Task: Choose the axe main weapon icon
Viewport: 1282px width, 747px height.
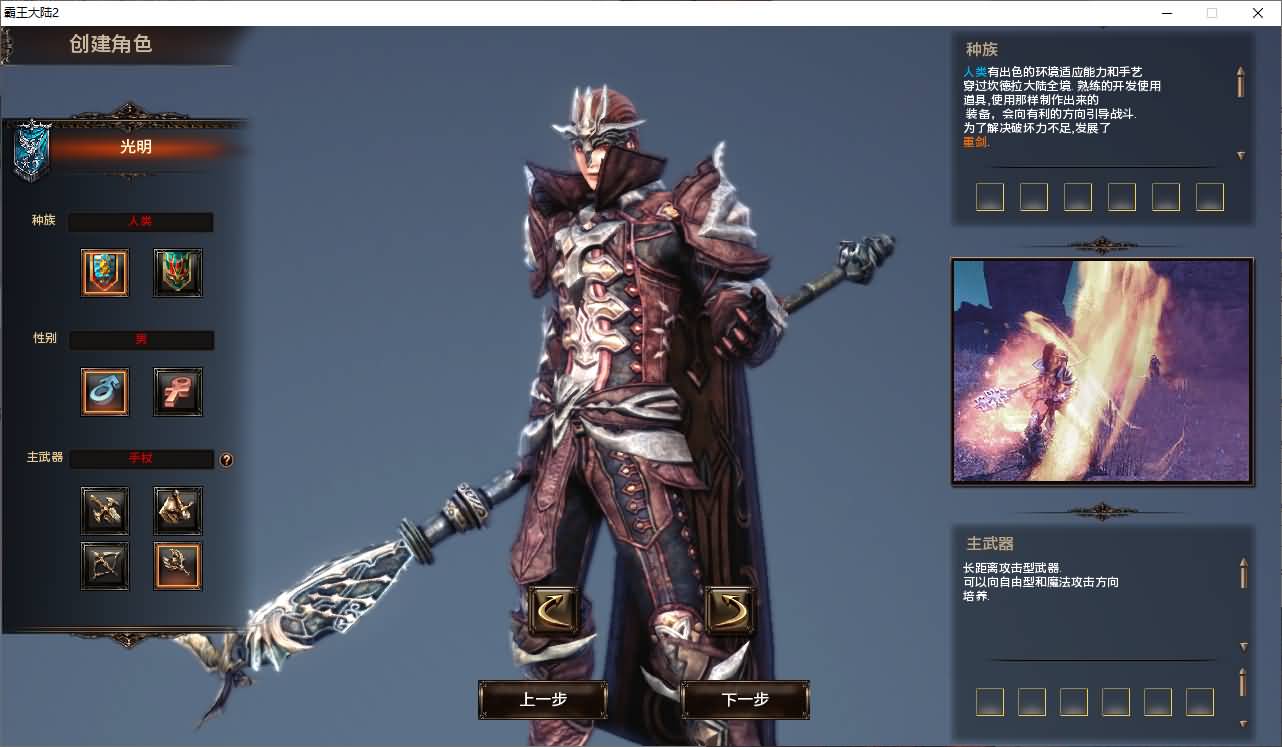Action: click(177, 510)
